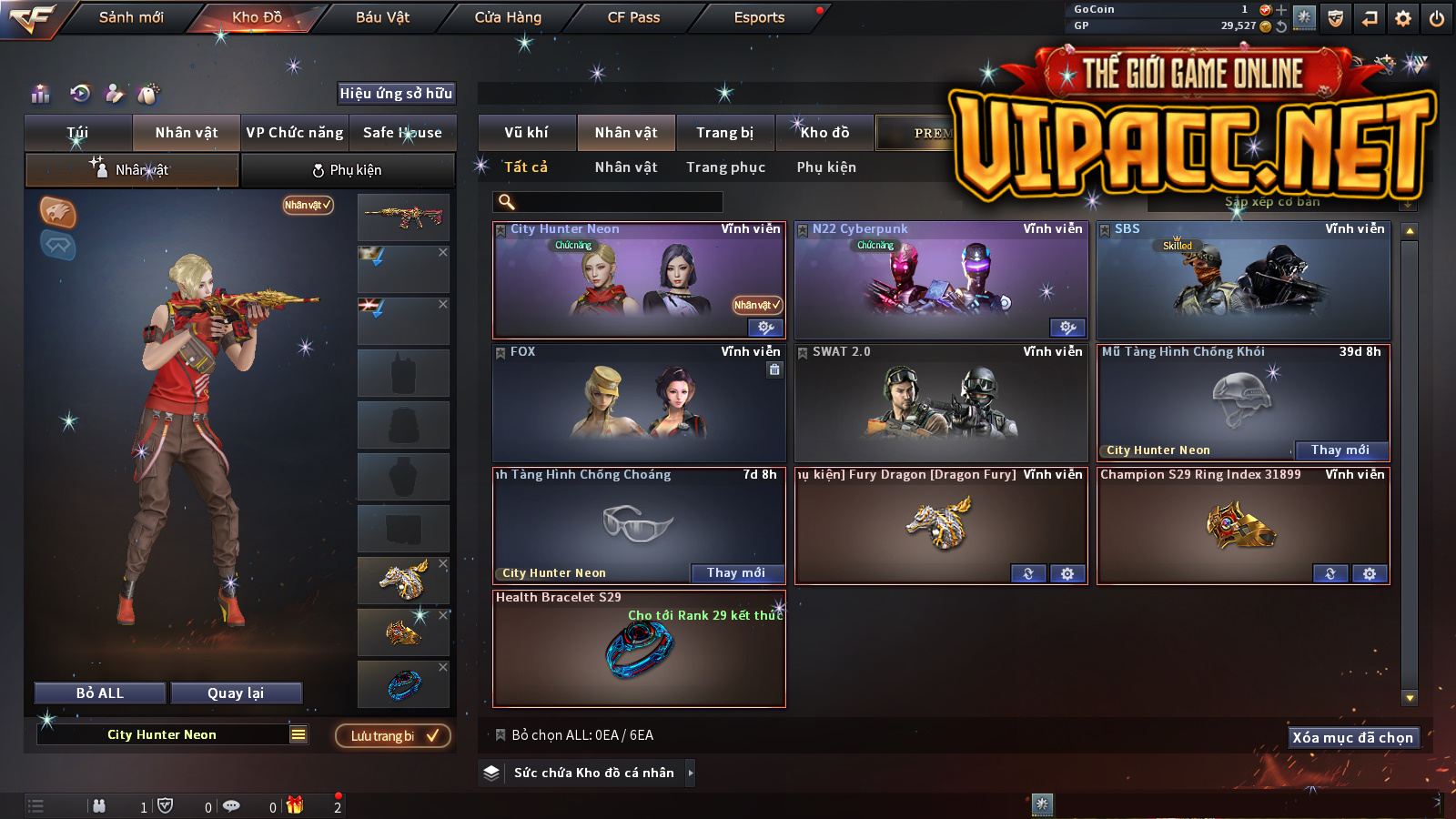Click the power exit button
This screenshot has width=1456, height=819.
click(x=1437, y=18)
